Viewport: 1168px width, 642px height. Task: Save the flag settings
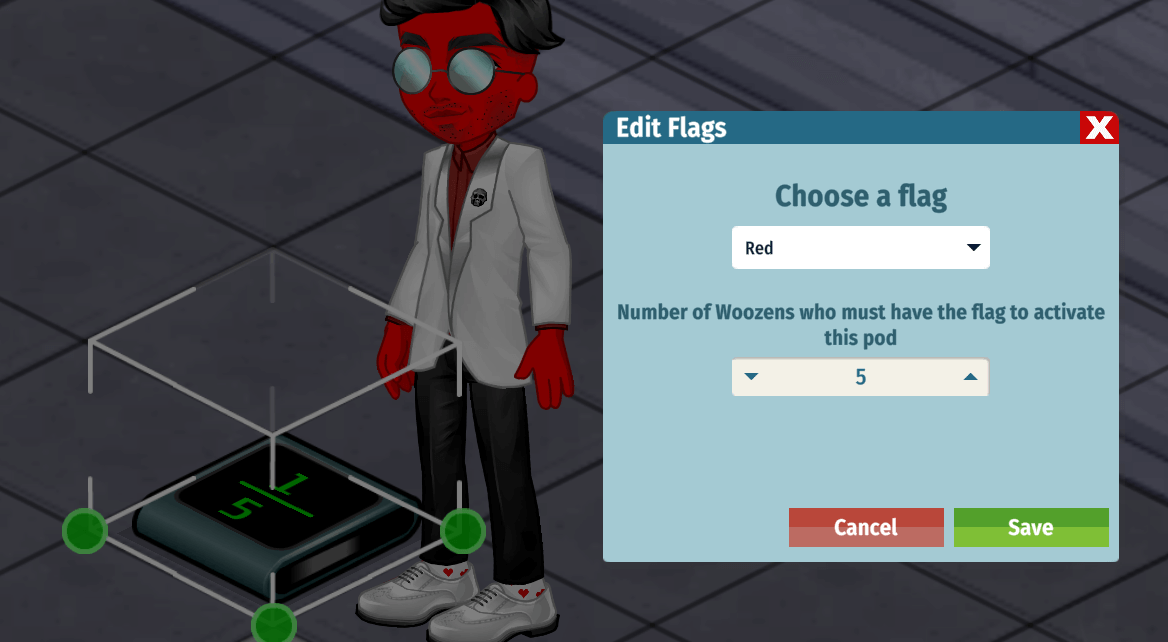pyautogui.click(x=1030, y=527)
